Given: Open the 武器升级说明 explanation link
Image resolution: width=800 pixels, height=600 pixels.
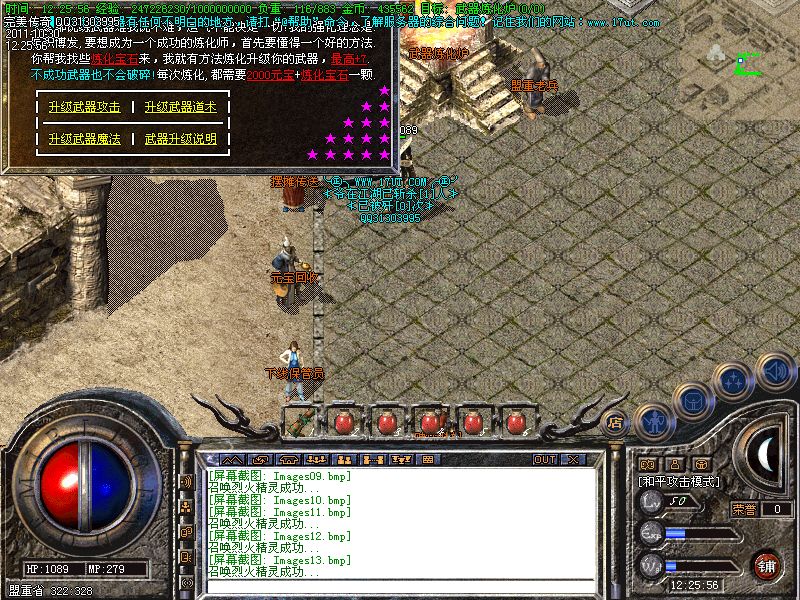Looking at the screenshot, I should coord(180,139).
